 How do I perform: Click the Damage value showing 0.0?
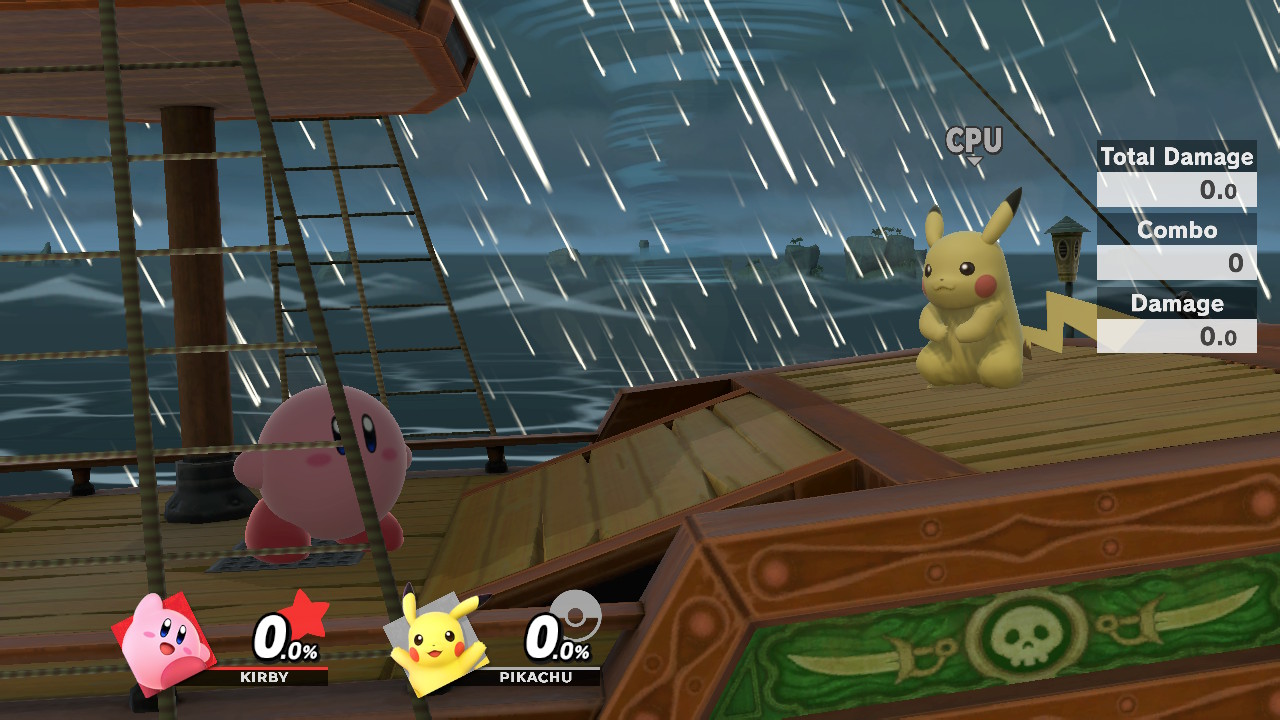coord(1220,336)
